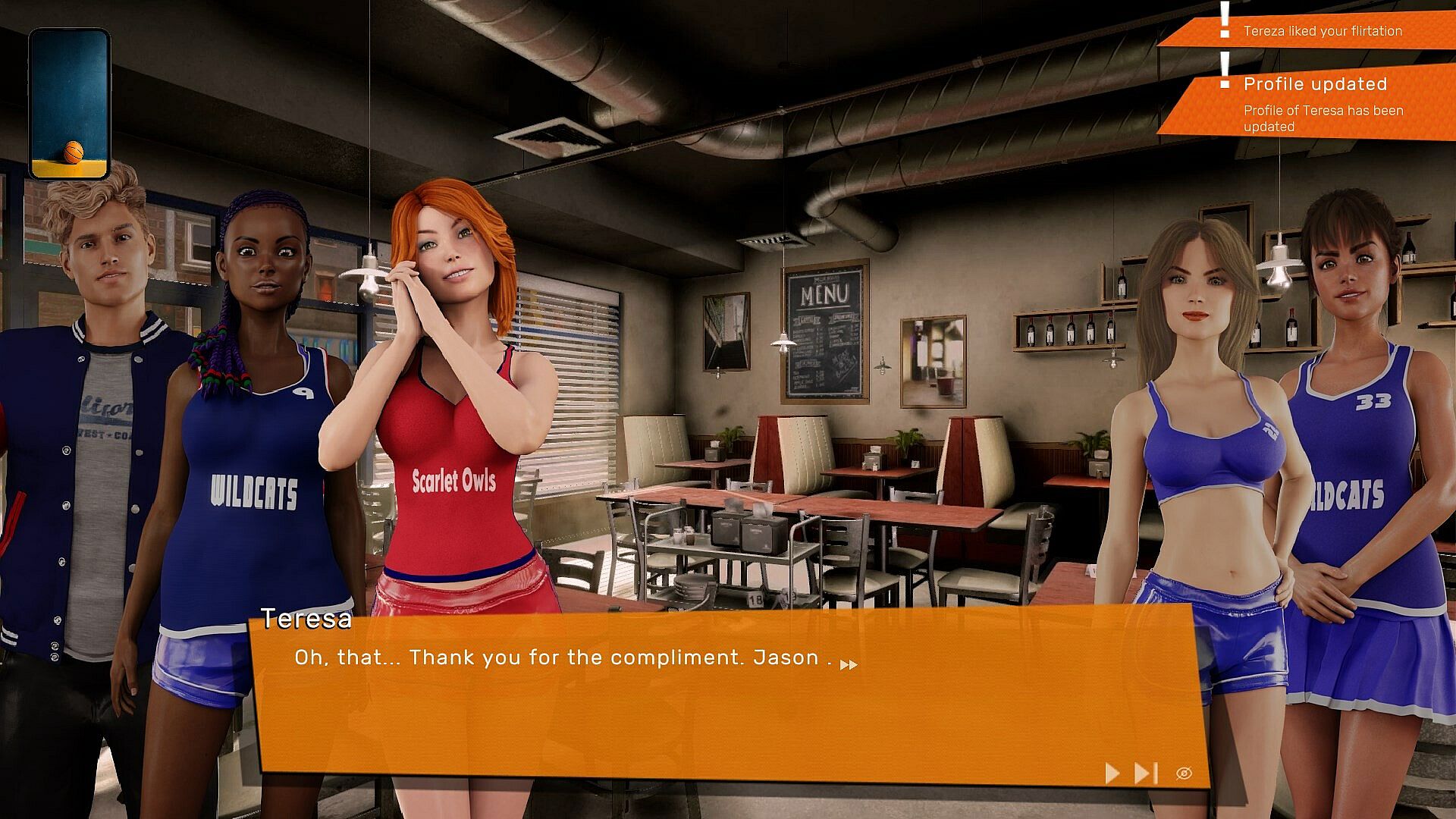Advance dialogue with the play arrow button

[1112, 773]
